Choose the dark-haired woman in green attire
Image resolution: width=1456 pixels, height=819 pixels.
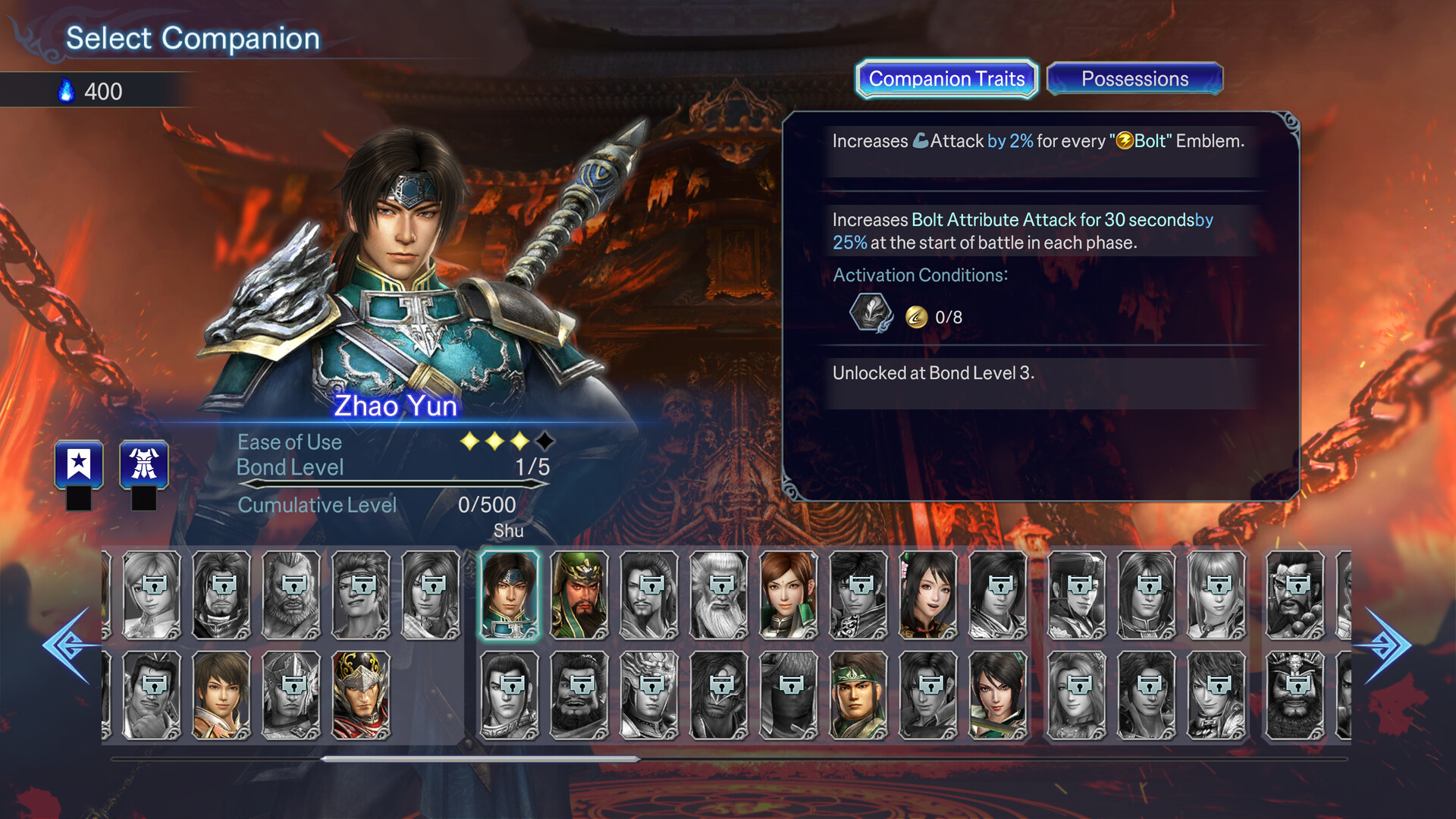998,695
